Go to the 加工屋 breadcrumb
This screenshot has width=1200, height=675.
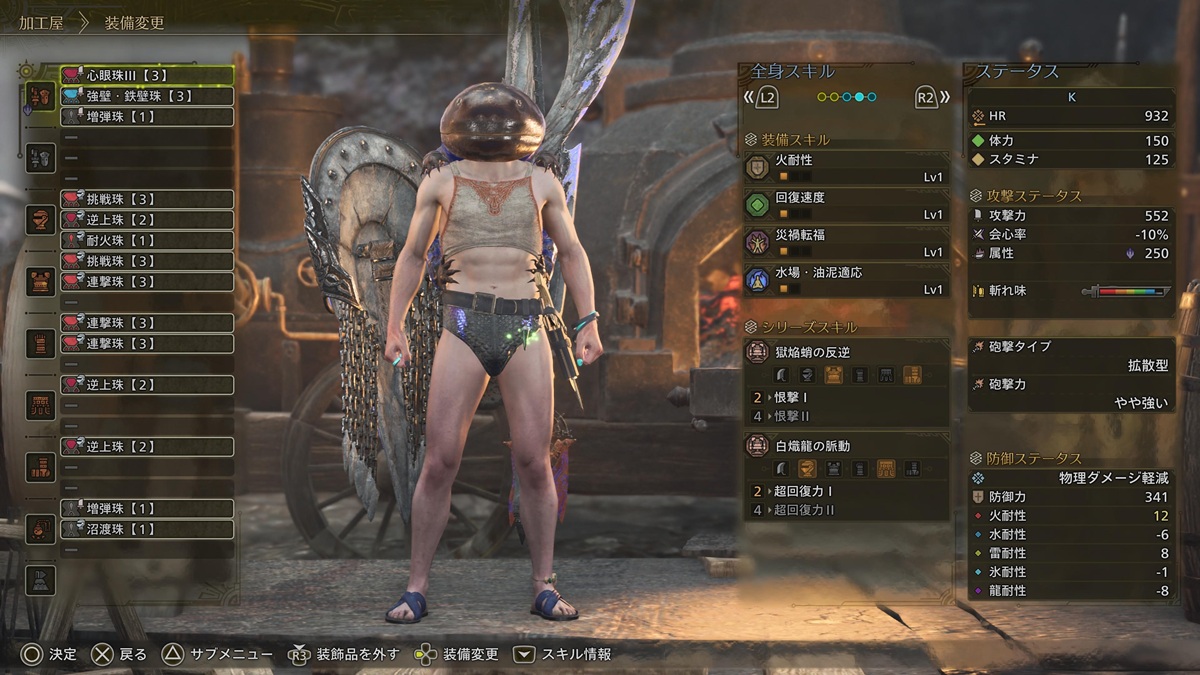tap(41, 22)
